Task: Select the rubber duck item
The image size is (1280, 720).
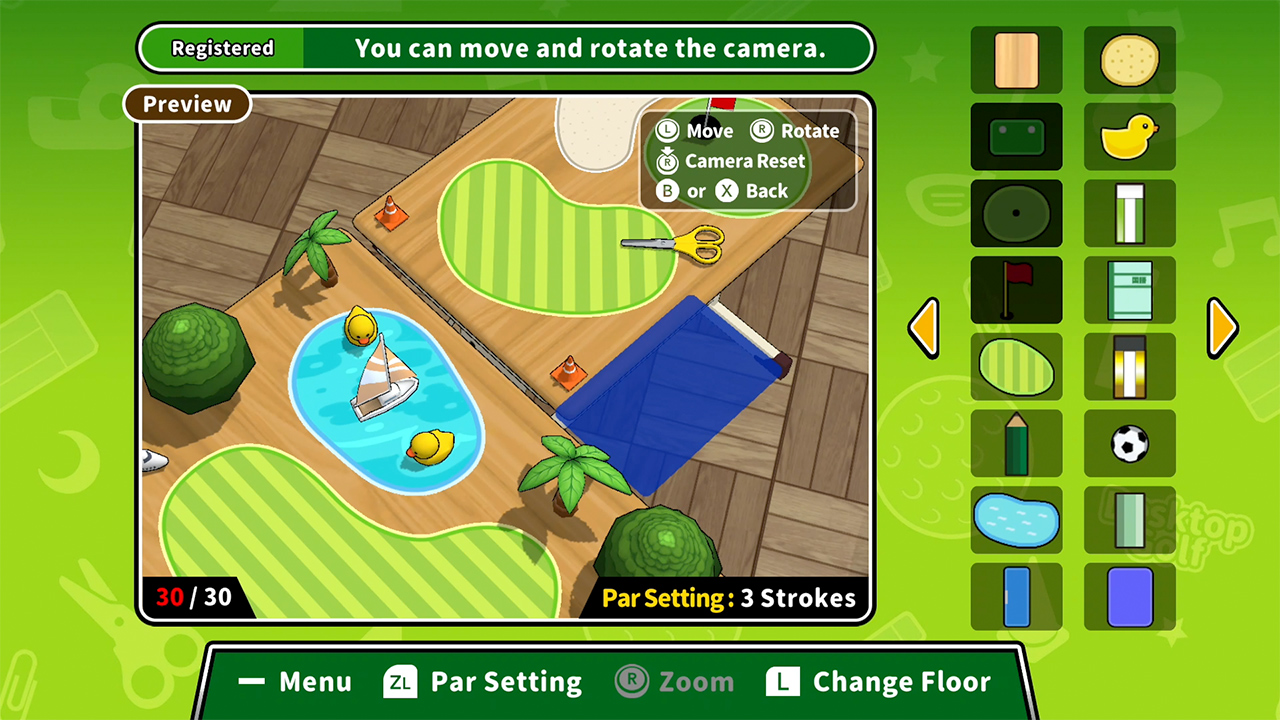Action: [1129, 137]
